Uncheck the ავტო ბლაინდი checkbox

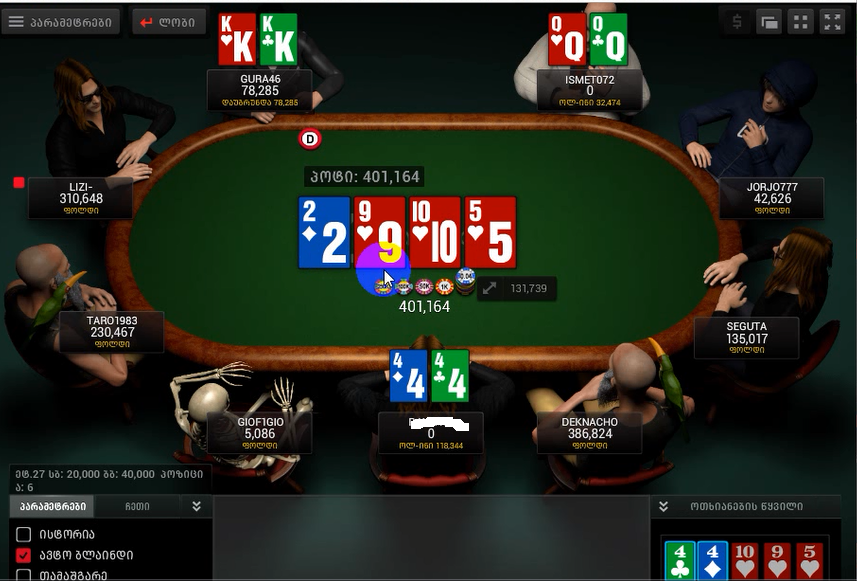[24, 555]
